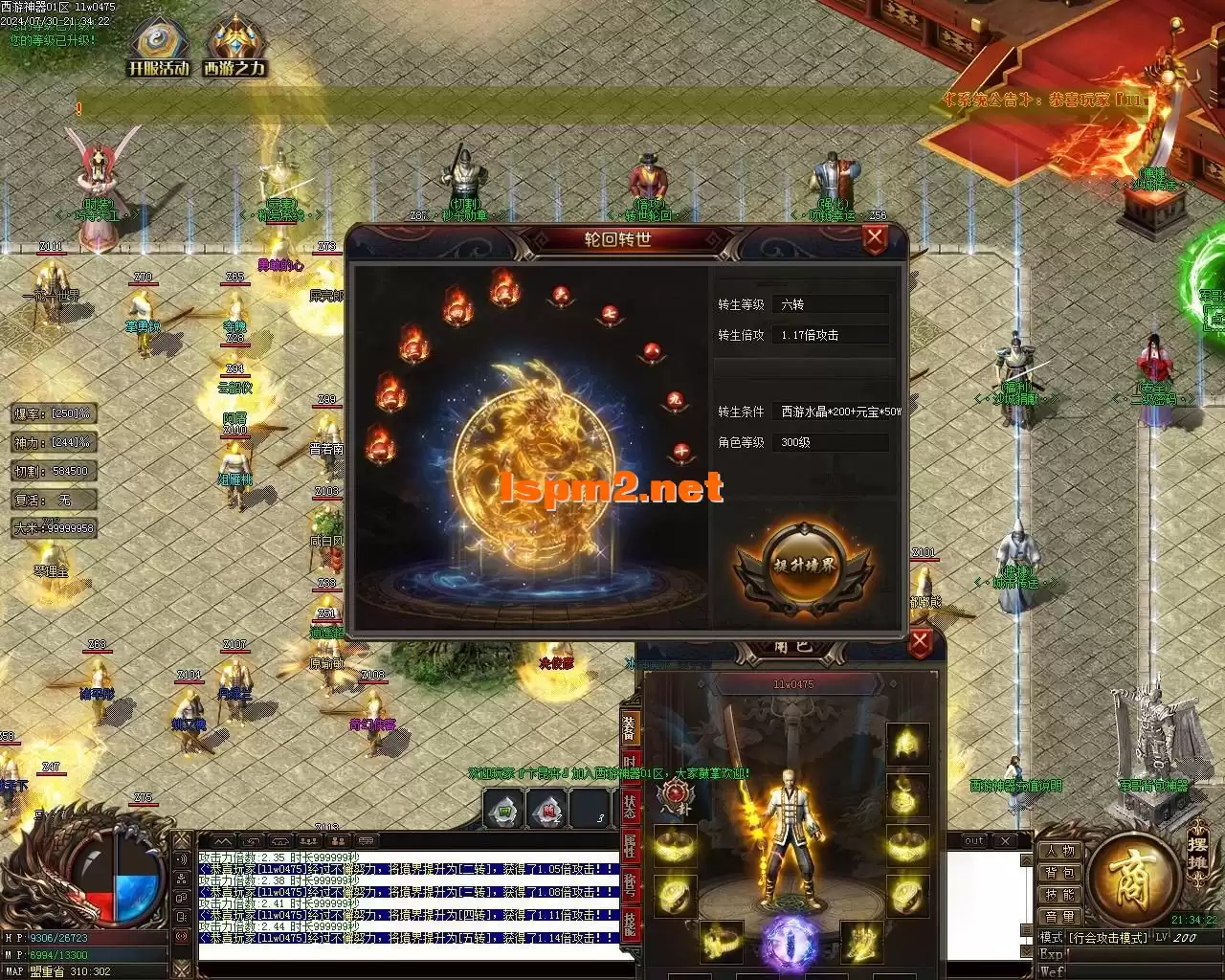Close the 轮回转世 reincarnation window

pos(875,238)
